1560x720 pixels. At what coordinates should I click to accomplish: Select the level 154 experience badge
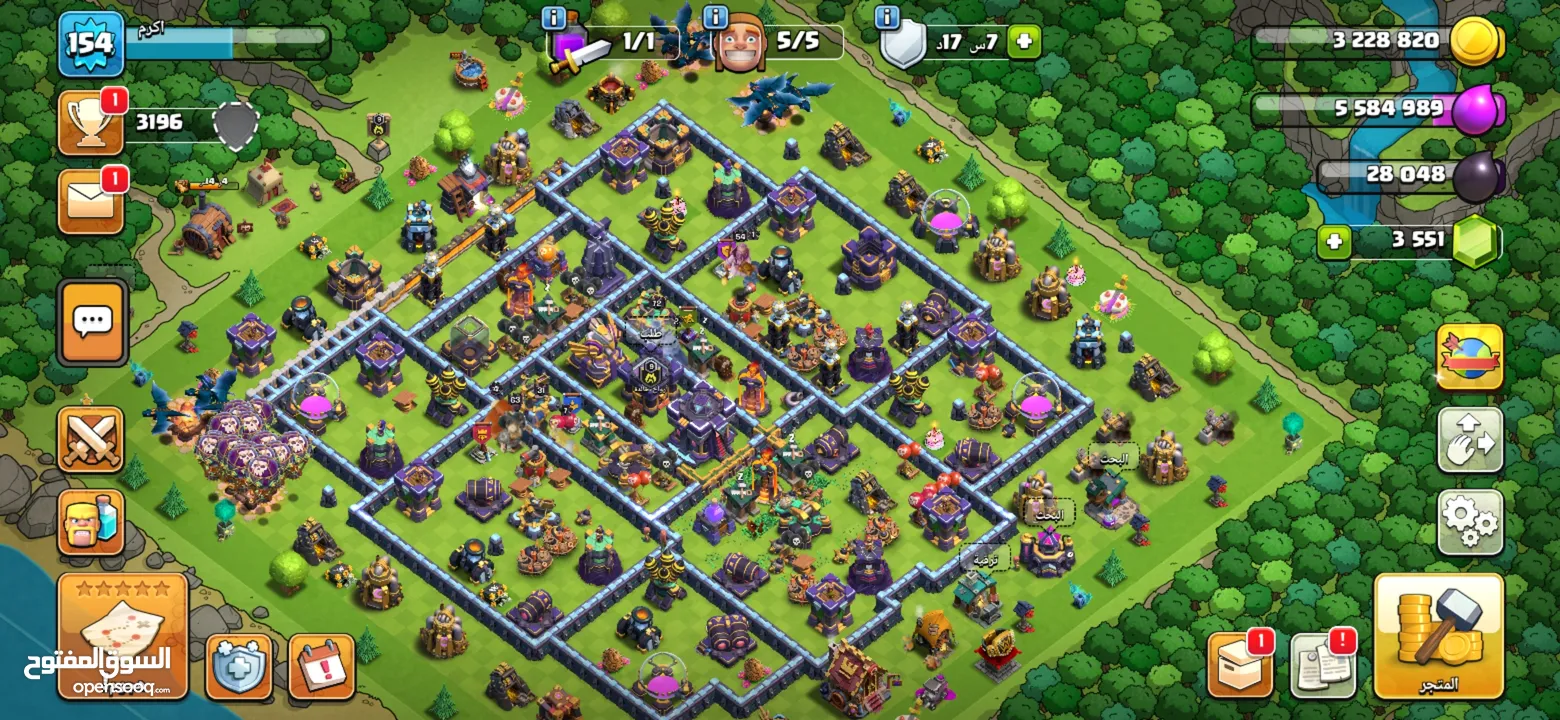[91, 45]
